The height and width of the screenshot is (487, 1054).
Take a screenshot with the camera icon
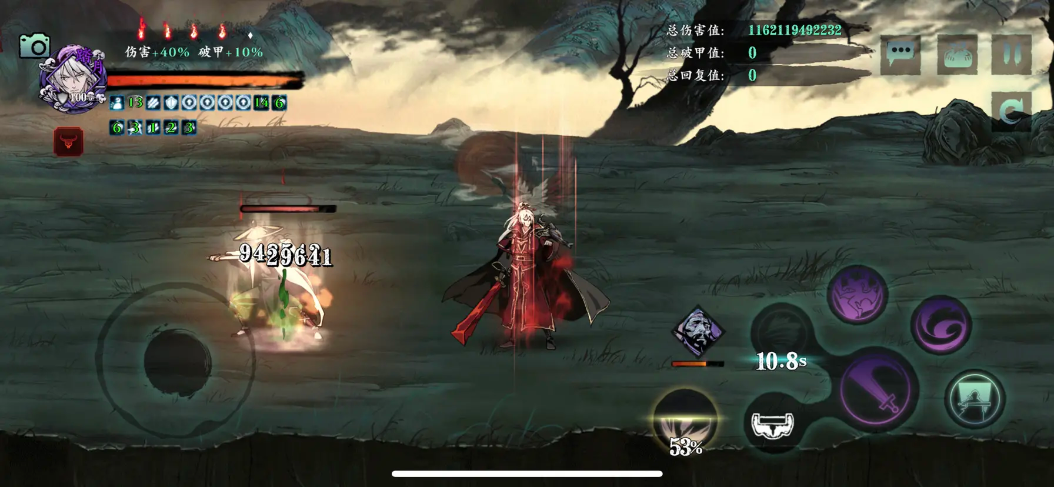[x=35, y=46]
